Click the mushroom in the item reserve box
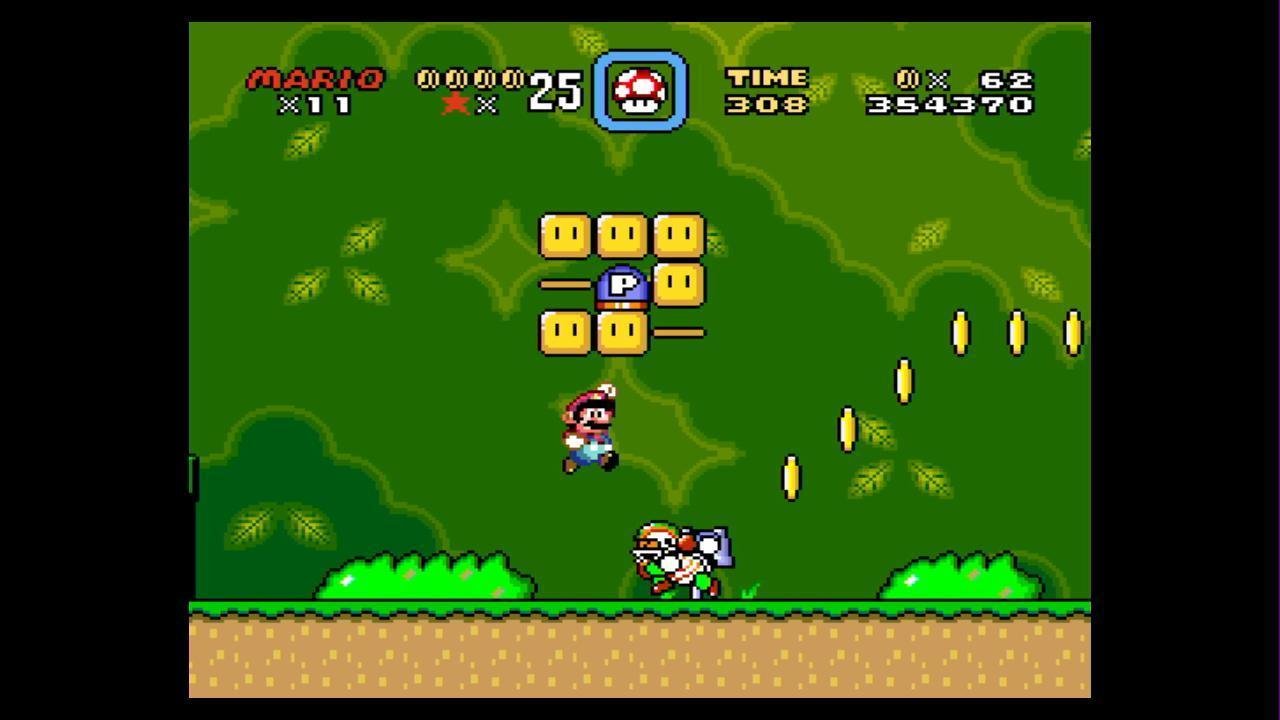1280x720 pixels. point(640,88)
